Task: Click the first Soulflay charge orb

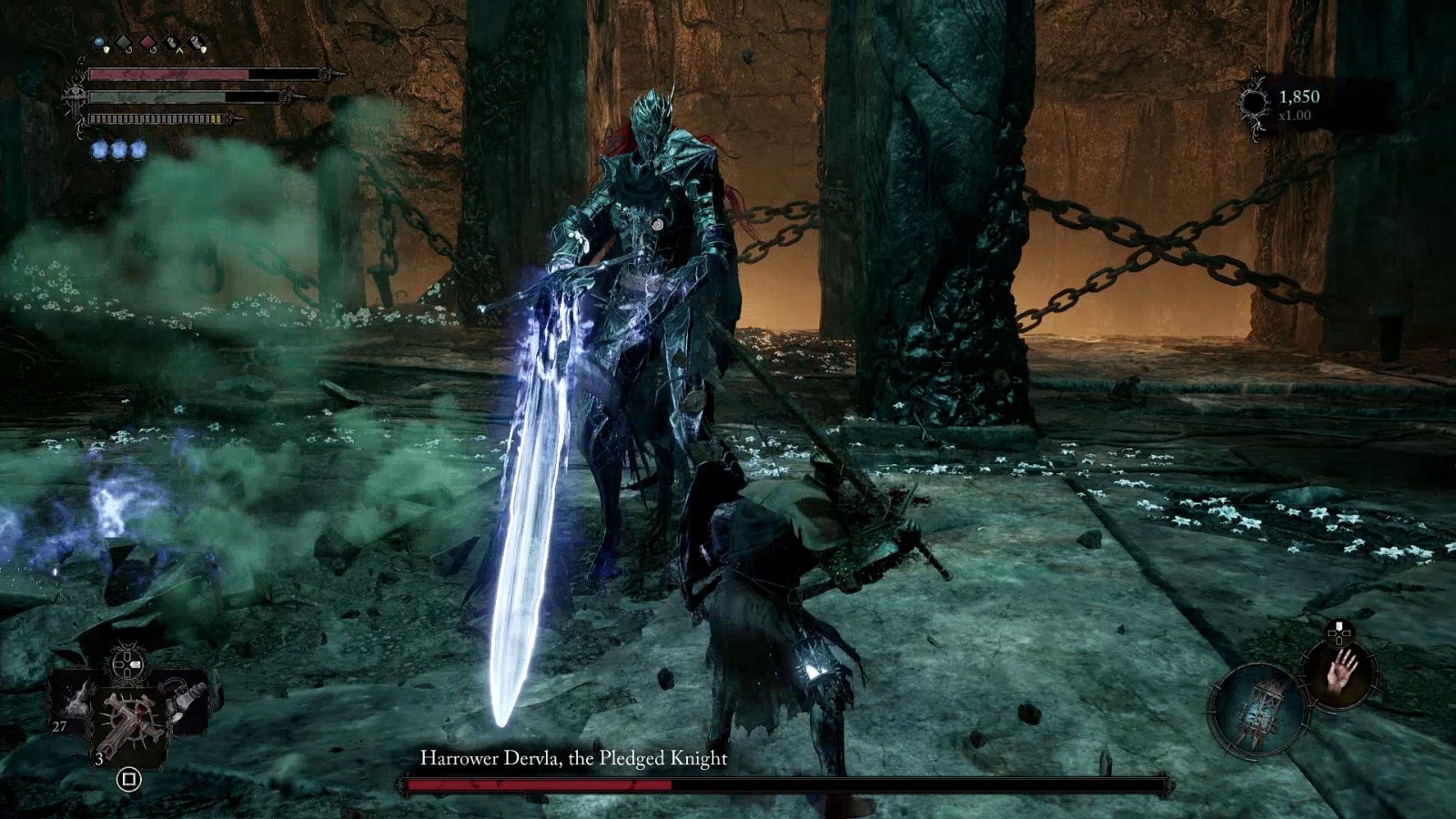Action: click(101, 147)
